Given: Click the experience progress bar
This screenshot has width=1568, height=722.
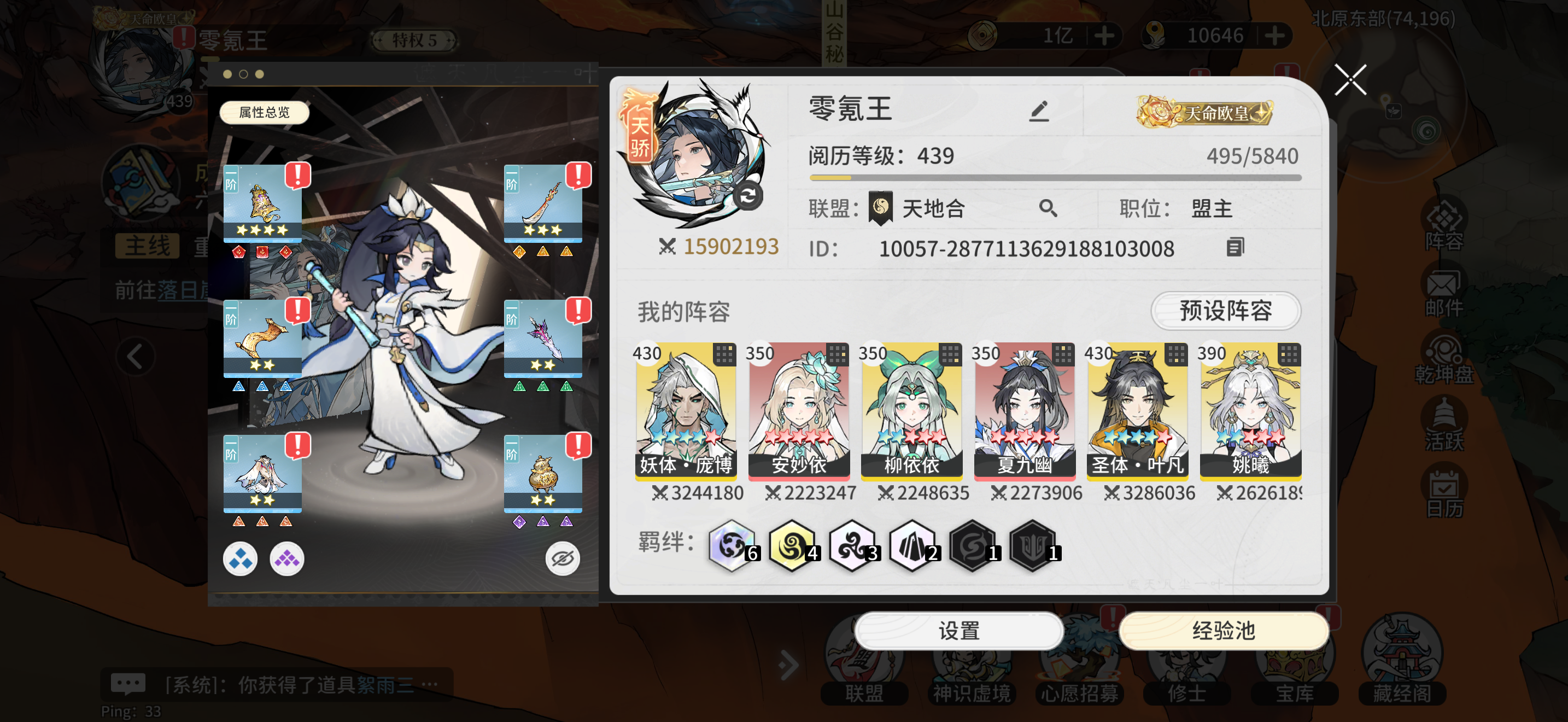Looking at the screenshot, I should pyautogui.click(x=1053, y=178).
